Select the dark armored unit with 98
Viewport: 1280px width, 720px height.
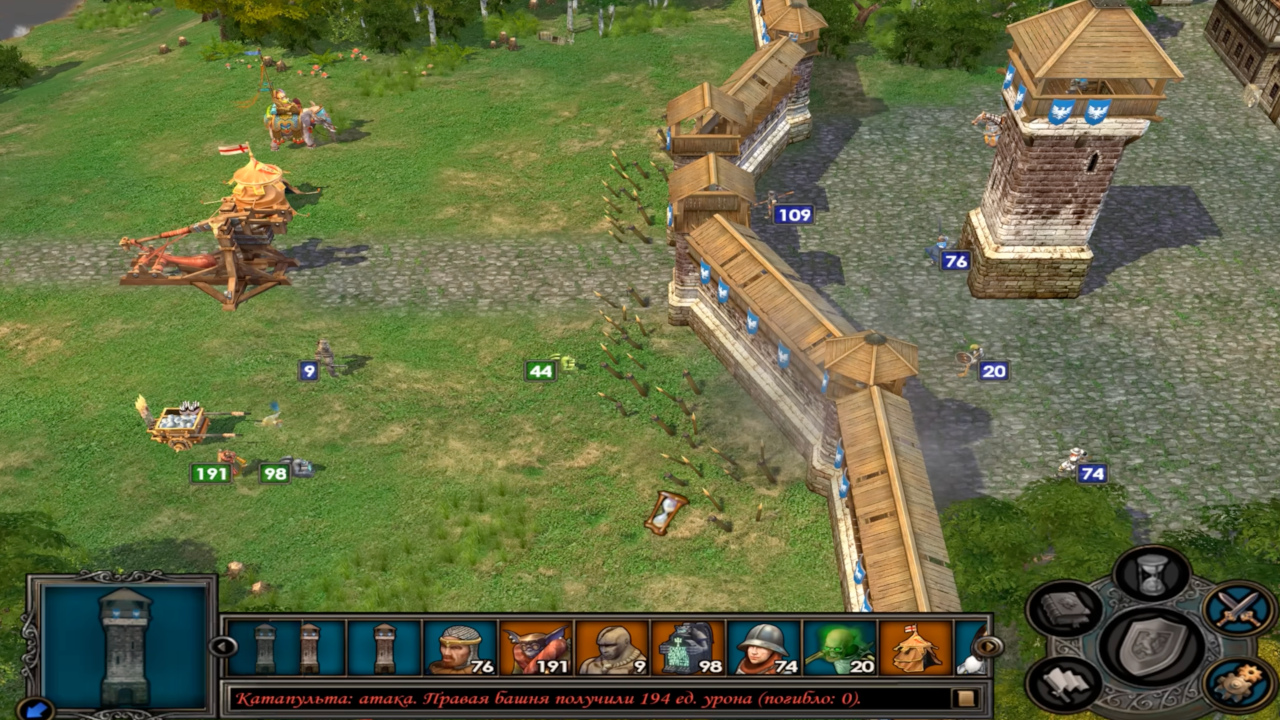tap(688, 647)
